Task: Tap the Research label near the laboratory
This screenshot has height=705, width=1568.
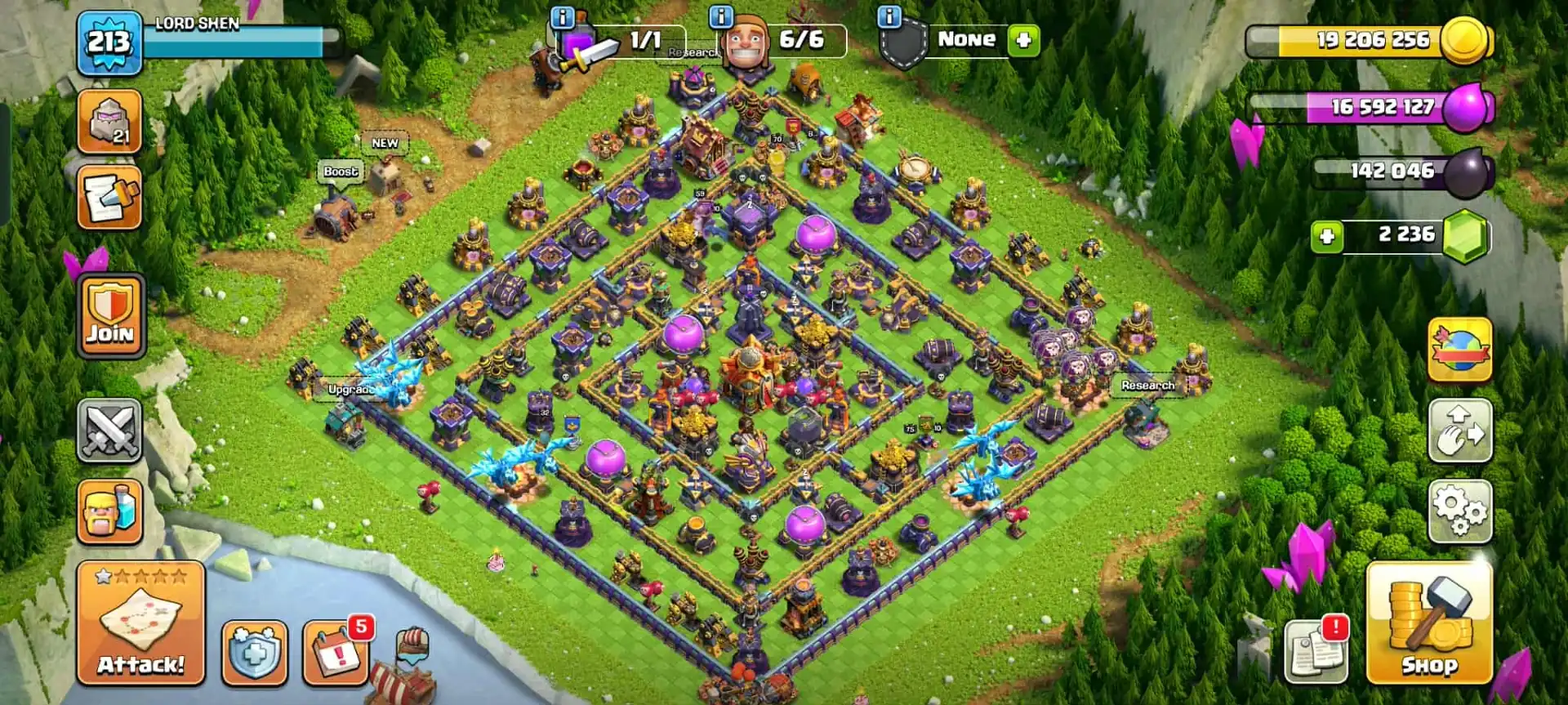Action: [1147, 384]
